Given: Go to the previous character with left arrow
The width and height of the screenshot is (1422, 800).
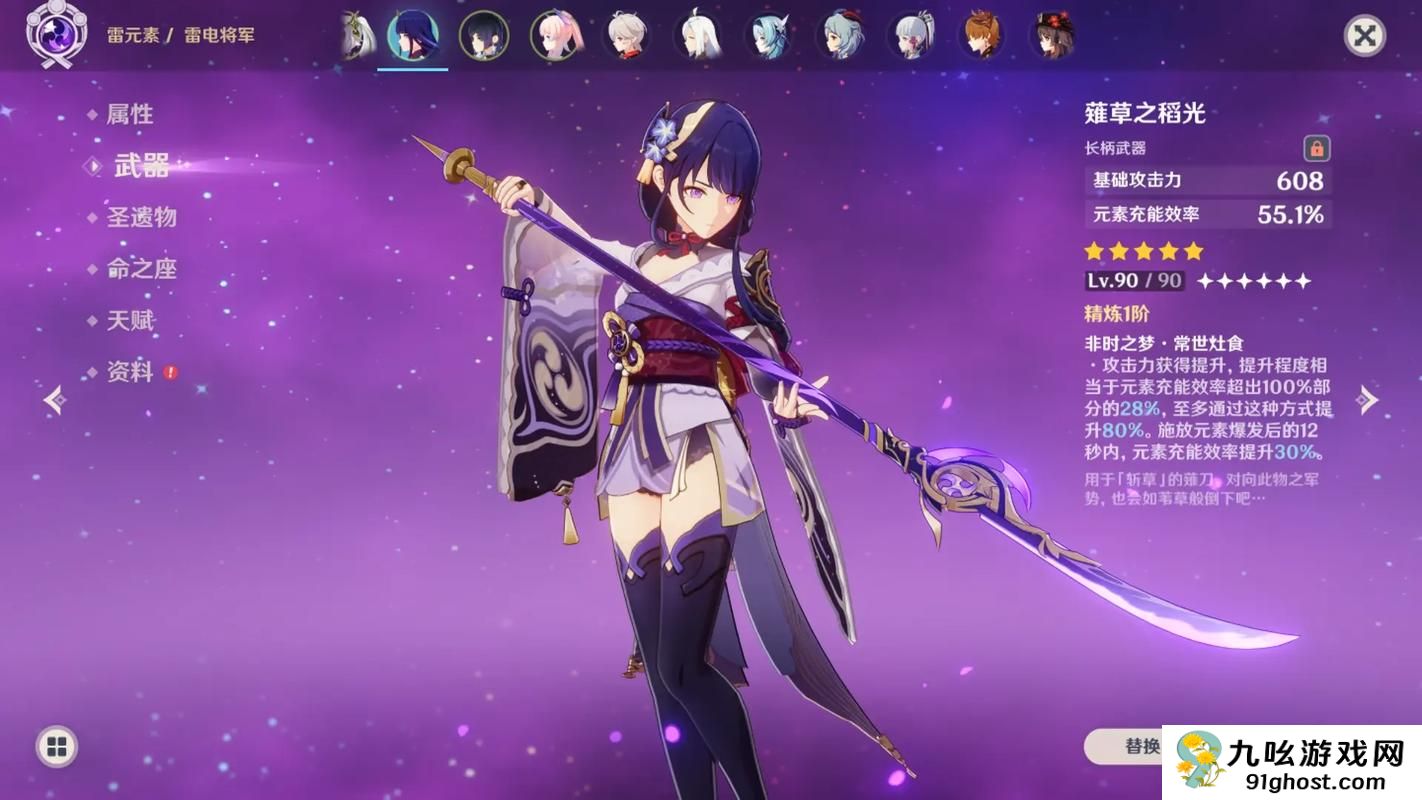Looking at the screenshot, I should point(55,400).
